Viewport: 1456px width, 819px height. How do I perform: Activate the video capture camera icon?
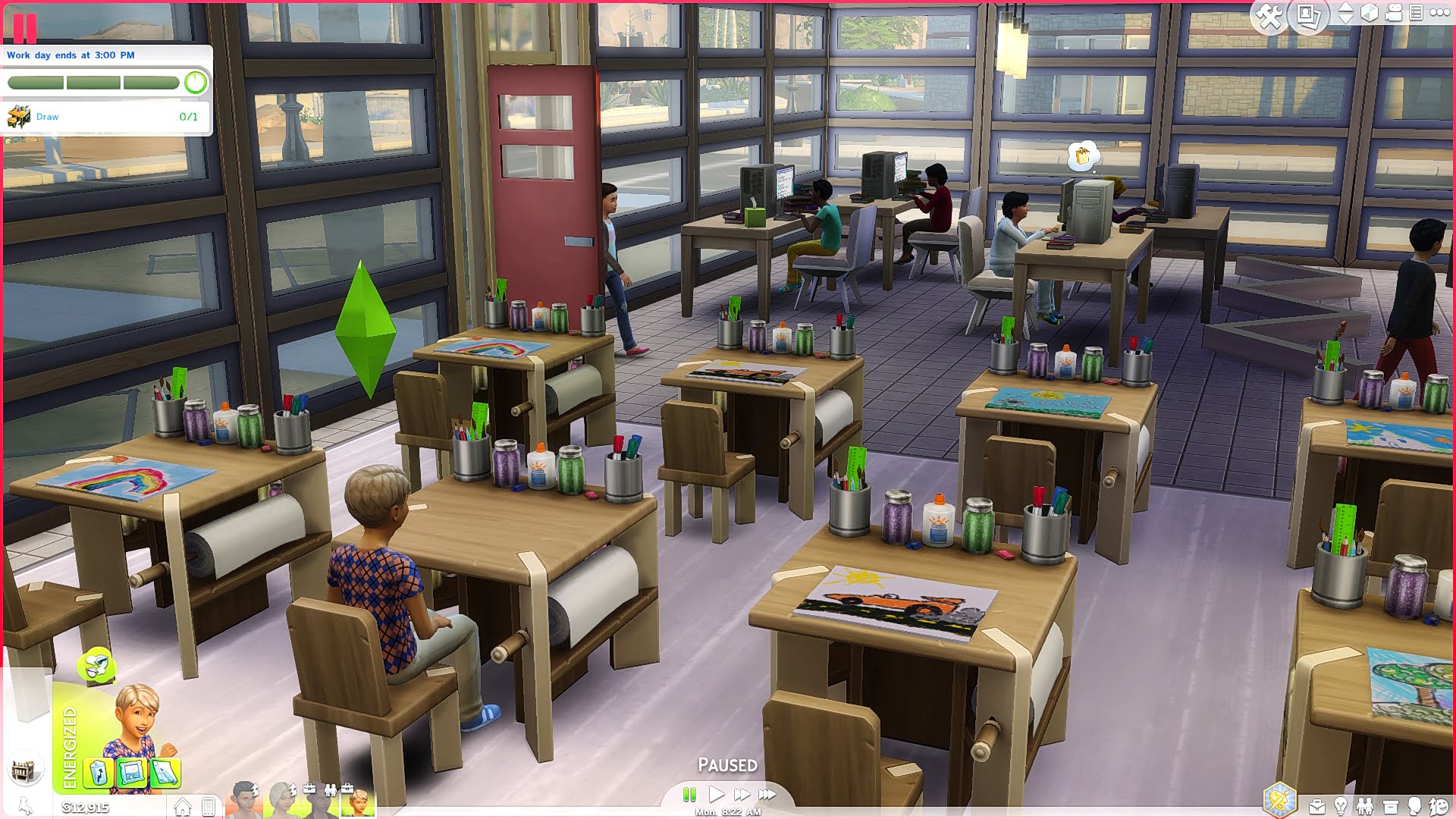coord(1394,14)
